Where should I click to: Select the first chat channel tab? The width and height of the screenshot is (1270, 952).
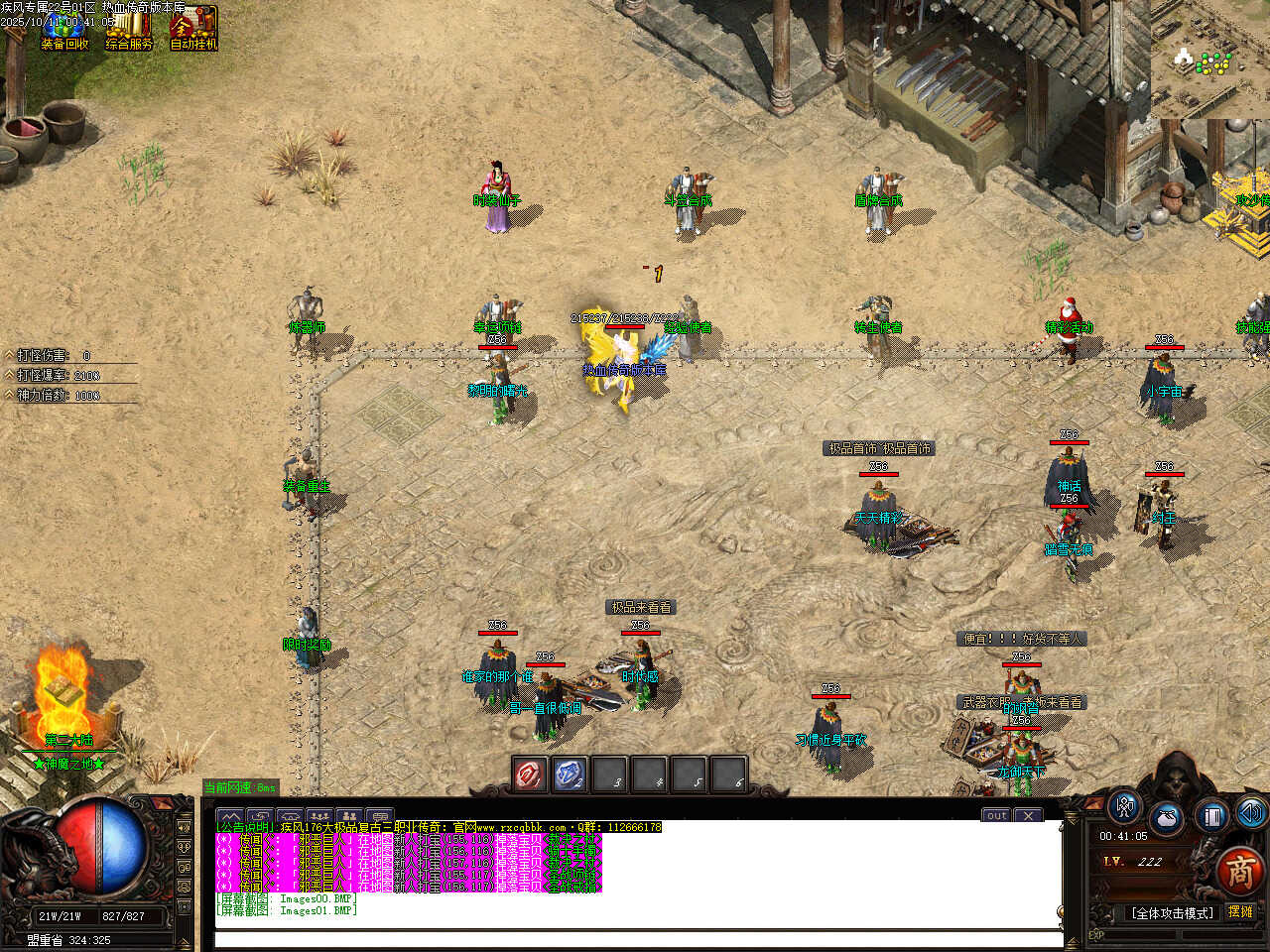[x=230, y=816]
